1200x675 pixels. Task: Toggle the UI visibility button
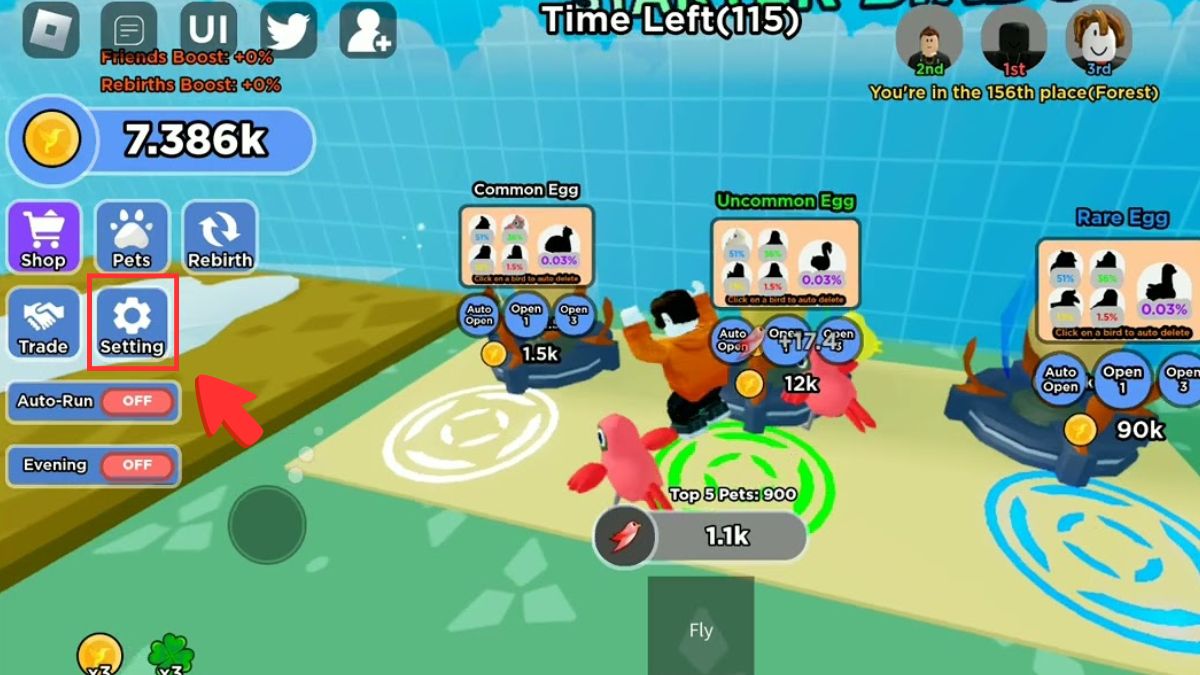(209, 29)
